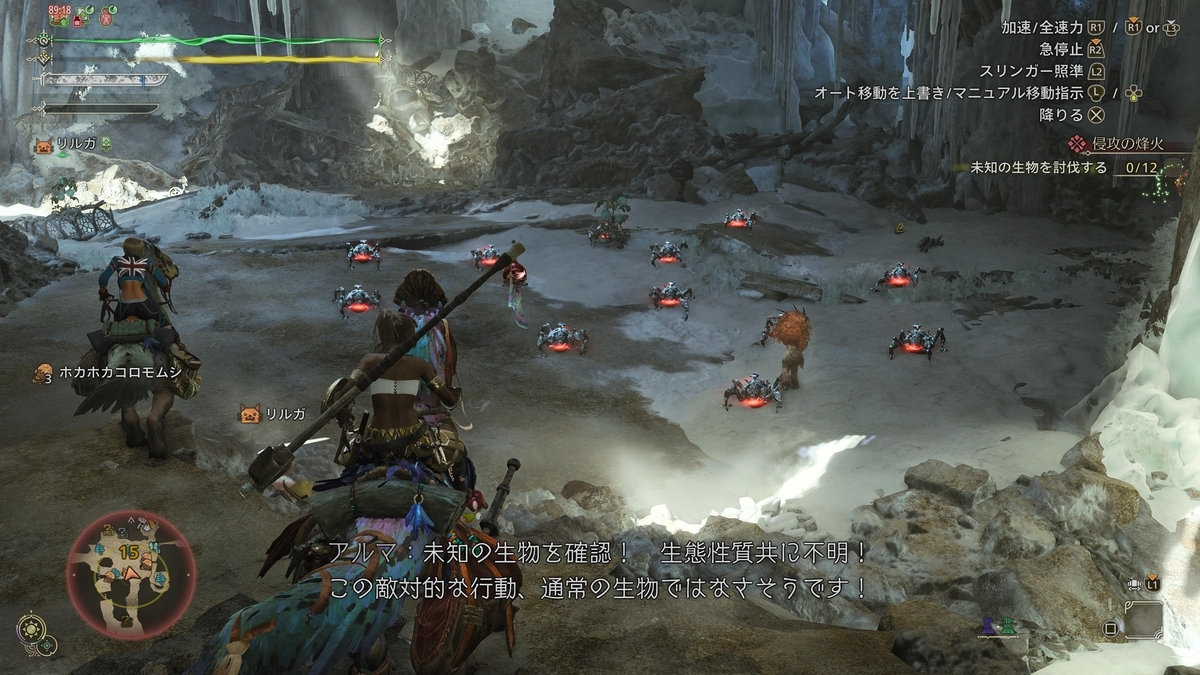Open the item bar slot
1200x675 pixels.
click(1143, 619)
